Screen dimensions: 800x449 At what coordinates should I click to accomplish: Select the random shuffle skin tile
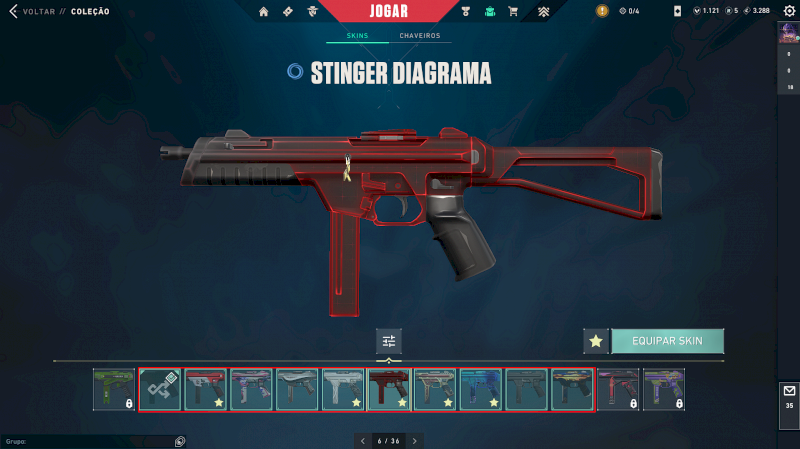pos(160,389)
